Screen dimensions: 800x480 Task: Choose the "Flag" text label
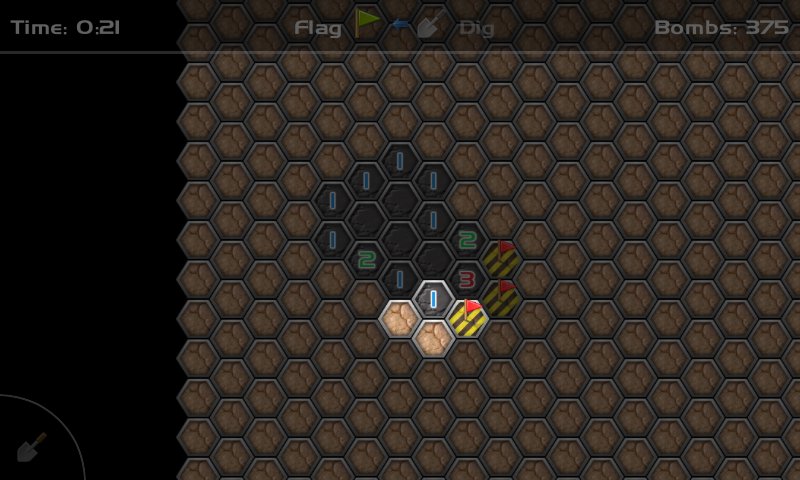pos(318,27)
